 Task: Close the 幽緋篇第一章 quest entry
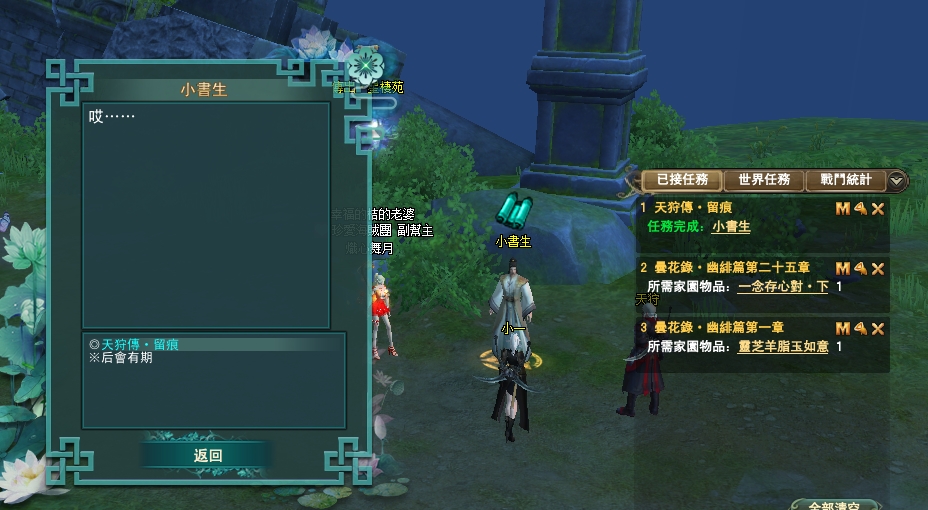point(878,329)
